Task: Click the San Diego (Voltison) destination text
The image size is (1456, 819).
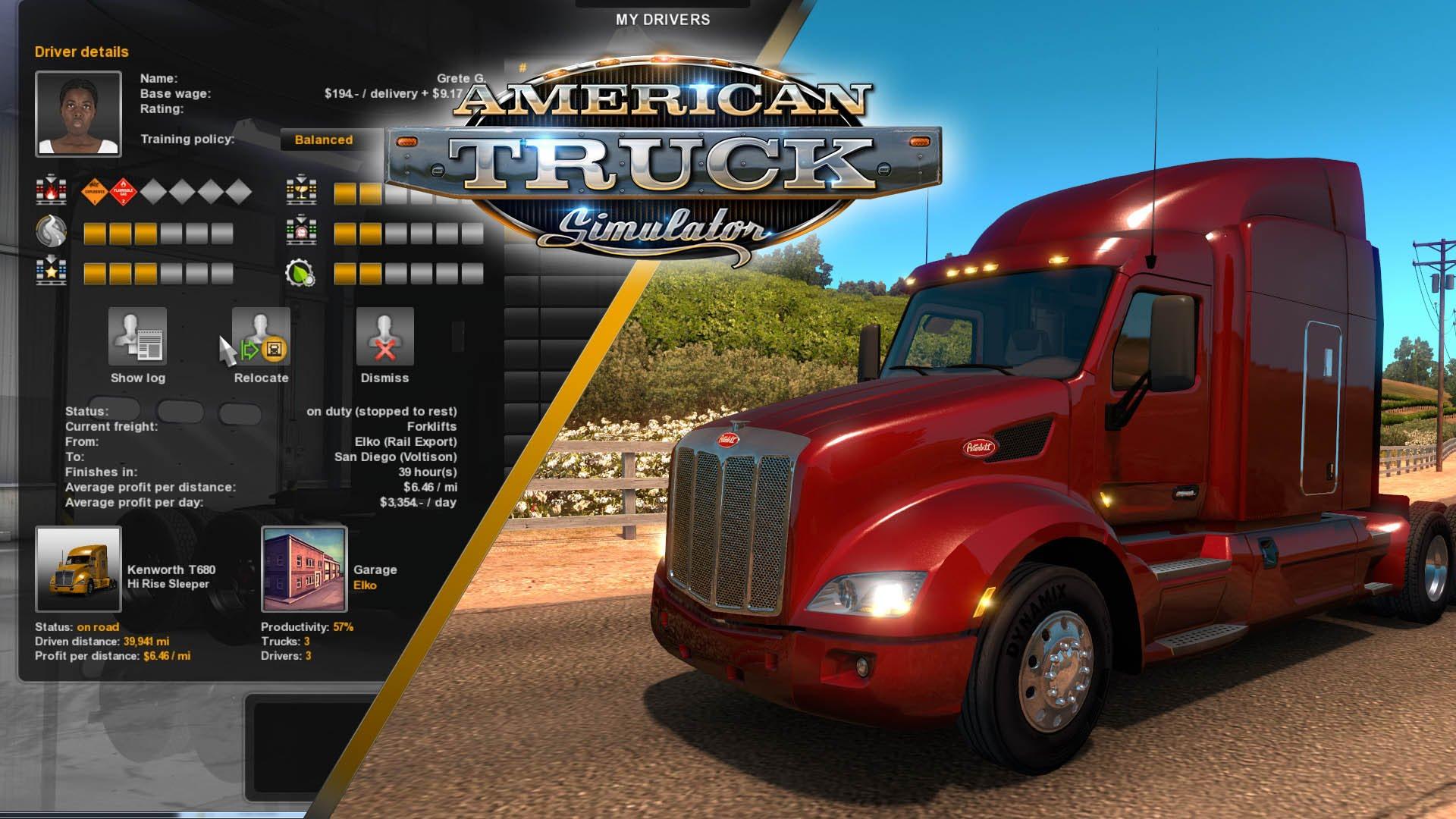Action: click(394, 457)
